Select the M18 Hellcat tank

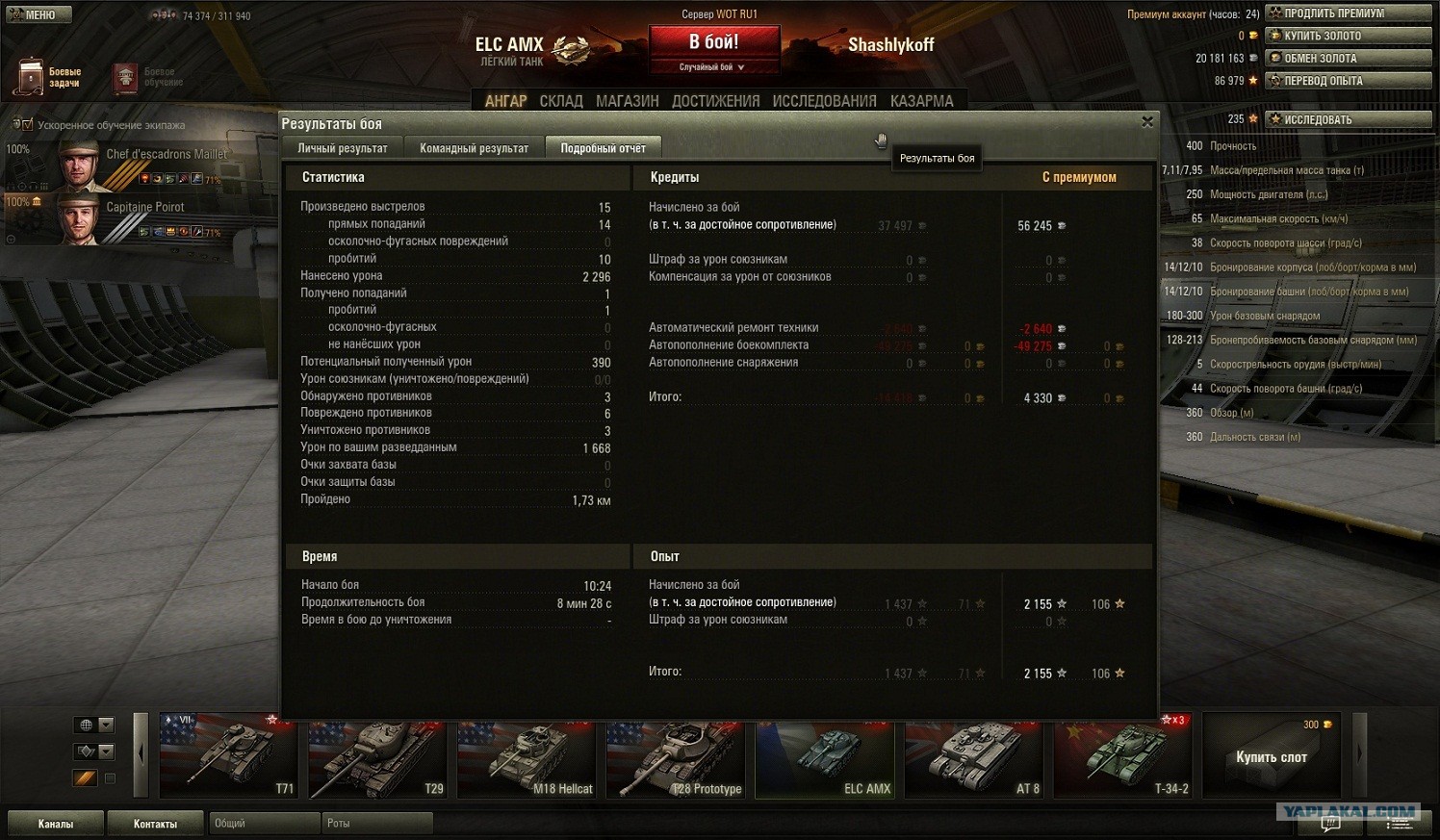(527, 756)
